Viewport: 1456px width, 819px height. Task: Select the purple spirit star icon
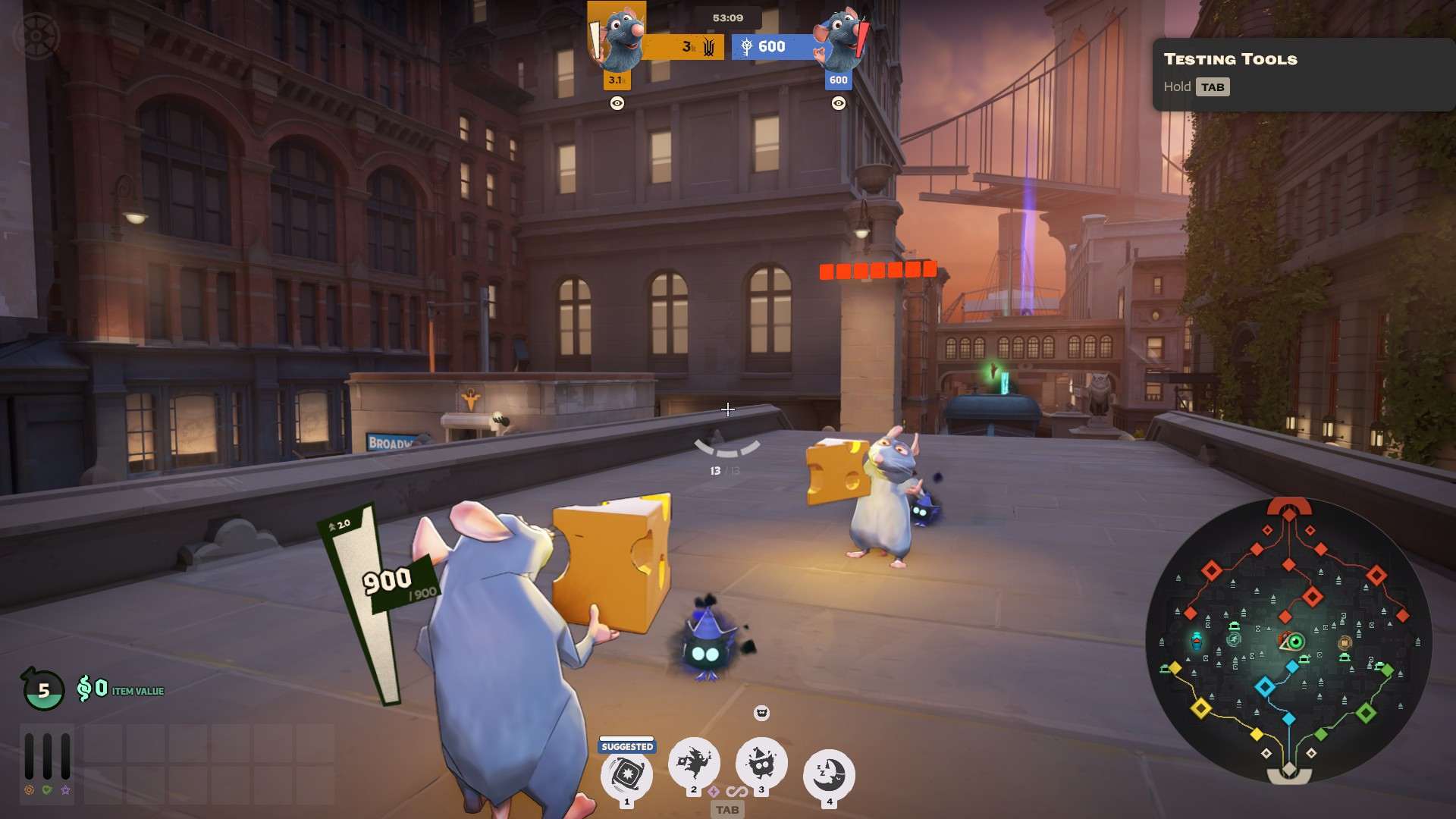tap(66, 790)
